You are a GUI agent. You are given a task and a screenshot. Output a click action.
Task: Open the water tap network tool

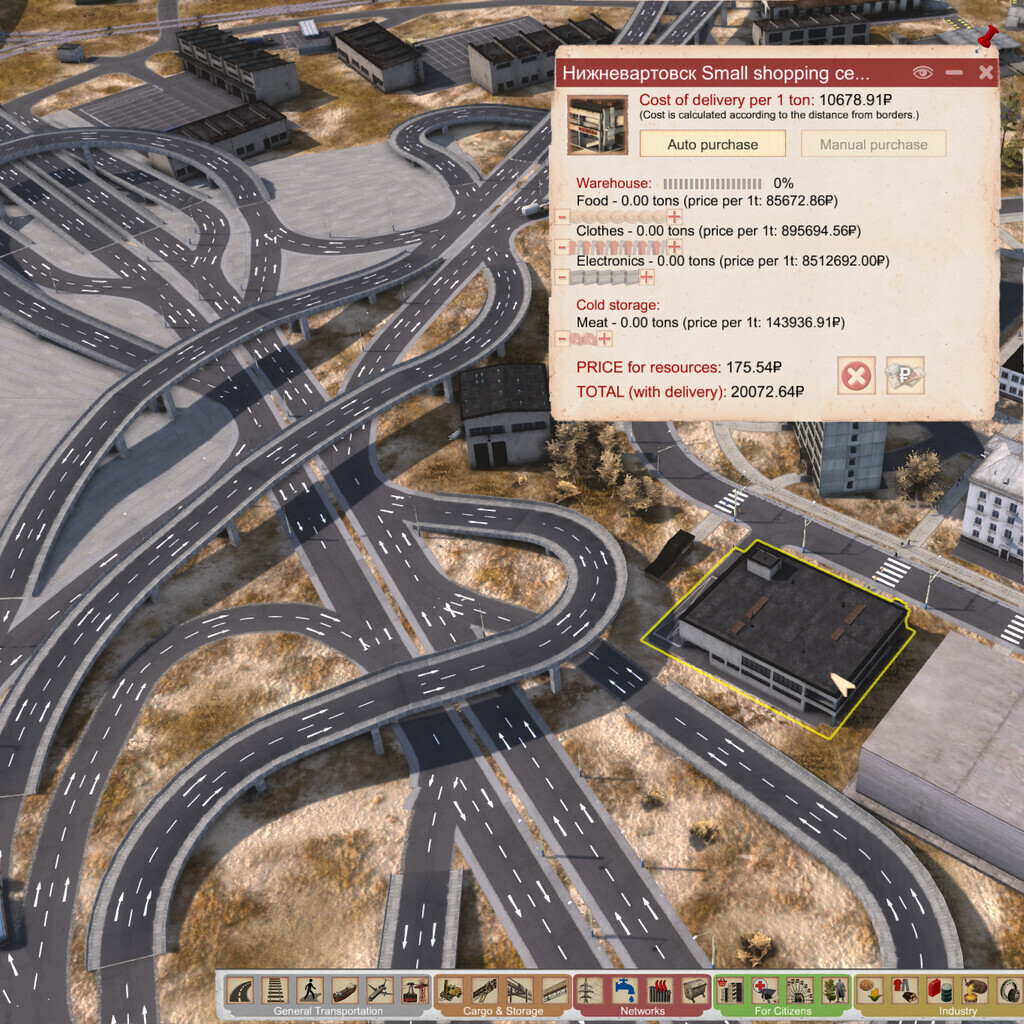tap(625, 990)
